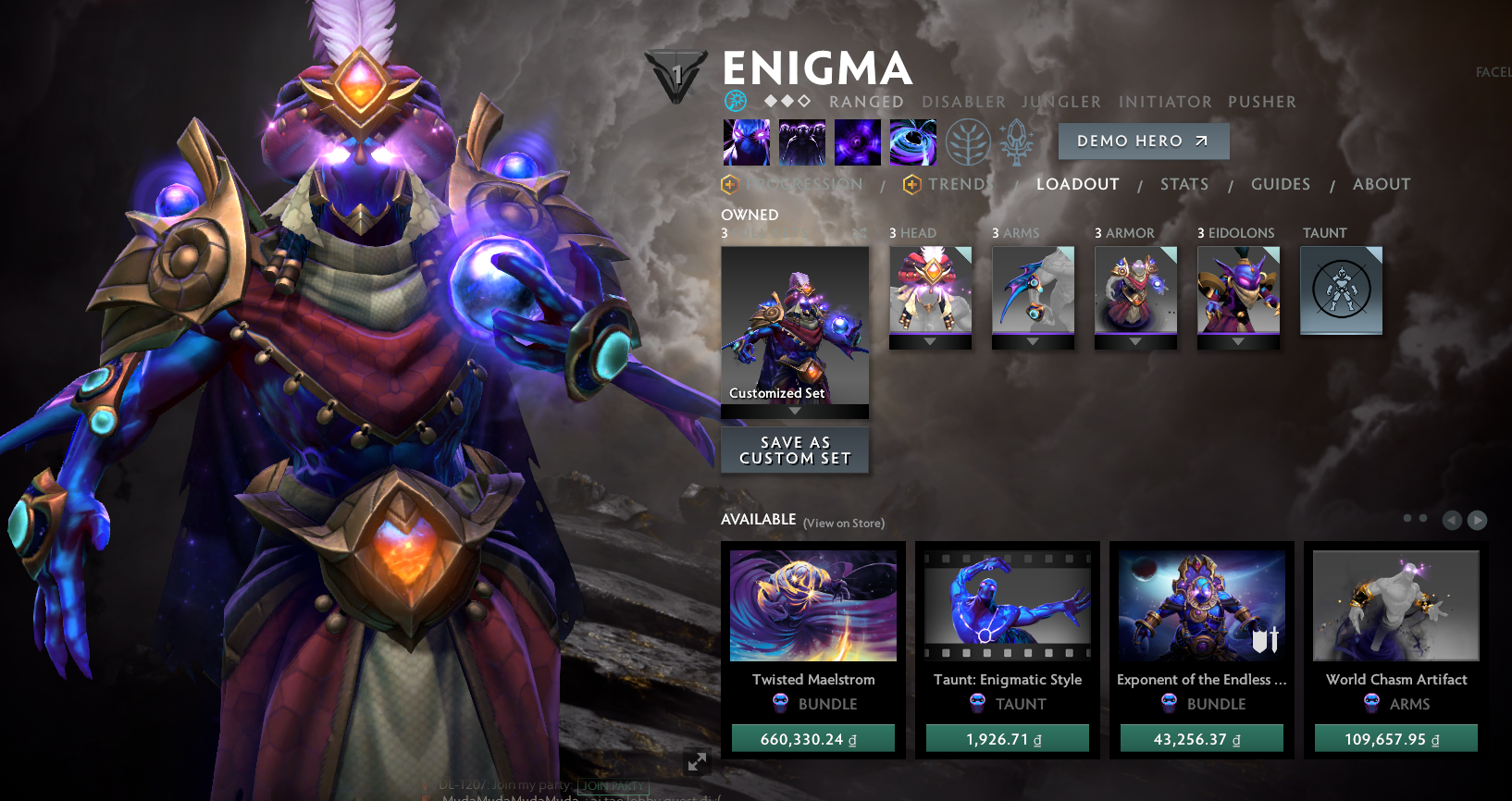Image resolution: width=1512 pixels, height=801 pixels.
Task: Switch to the STATS tab
Action: 1184,184
